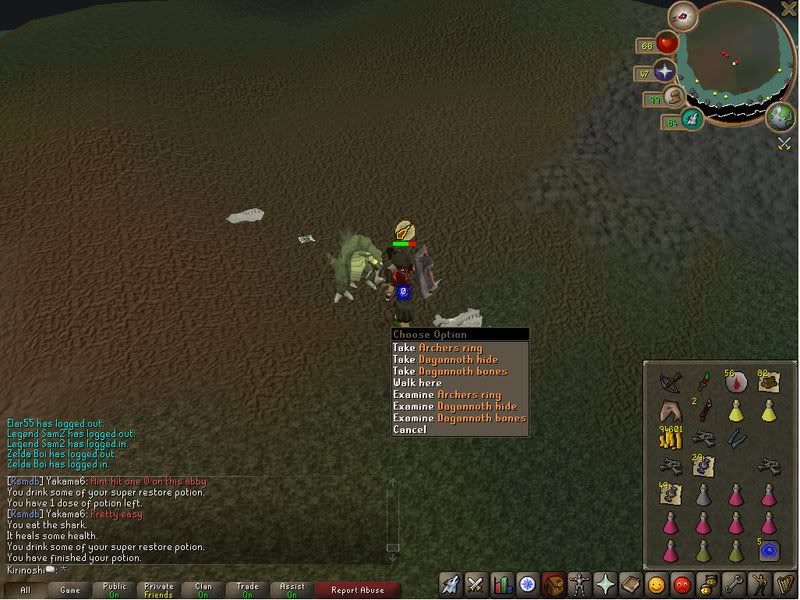
Task: Select the crossbow in the inventory
Action: click(670, 382)
